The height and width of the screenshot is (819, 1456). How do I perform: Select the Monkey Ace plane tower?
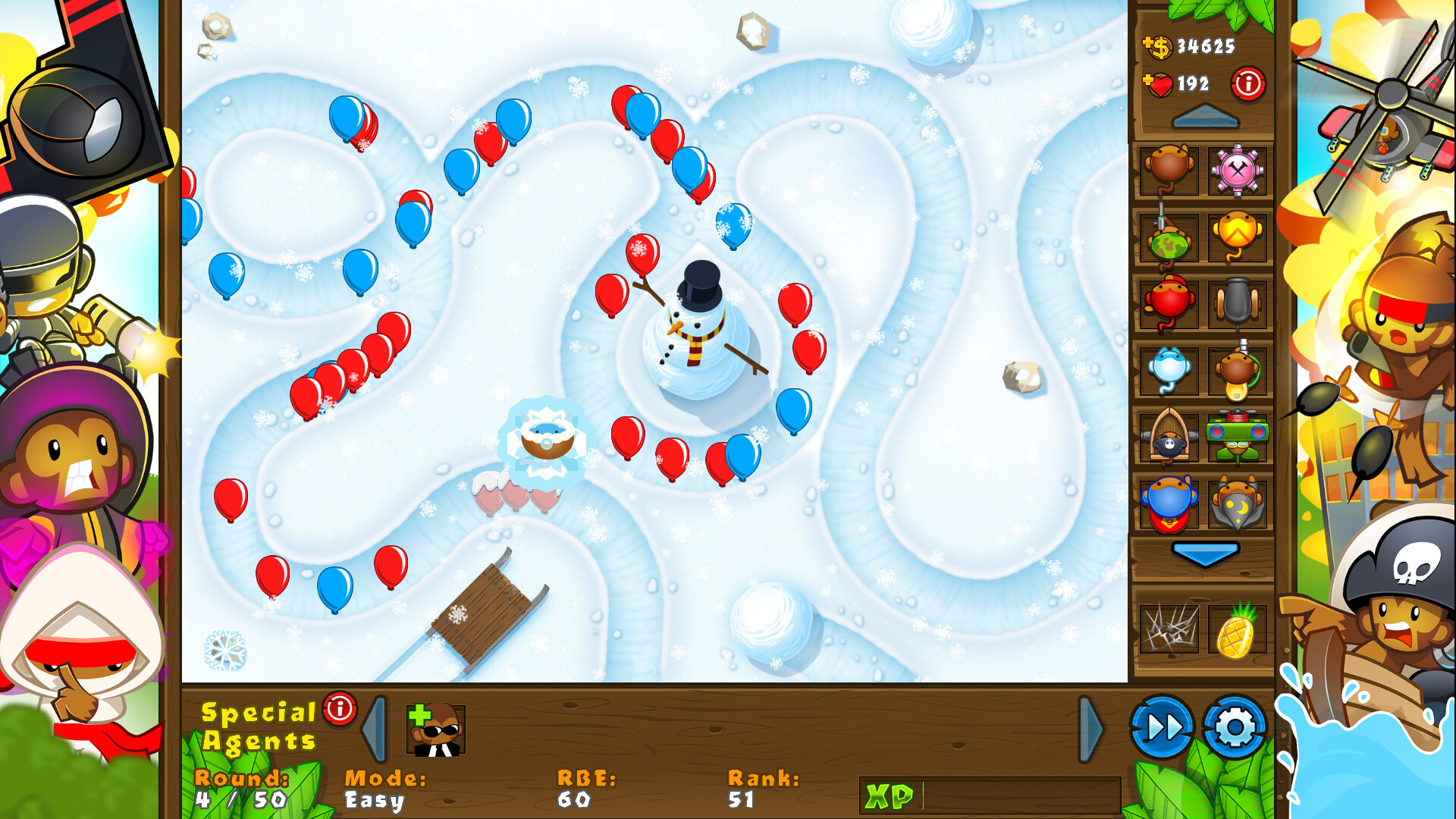[1239, 438]
